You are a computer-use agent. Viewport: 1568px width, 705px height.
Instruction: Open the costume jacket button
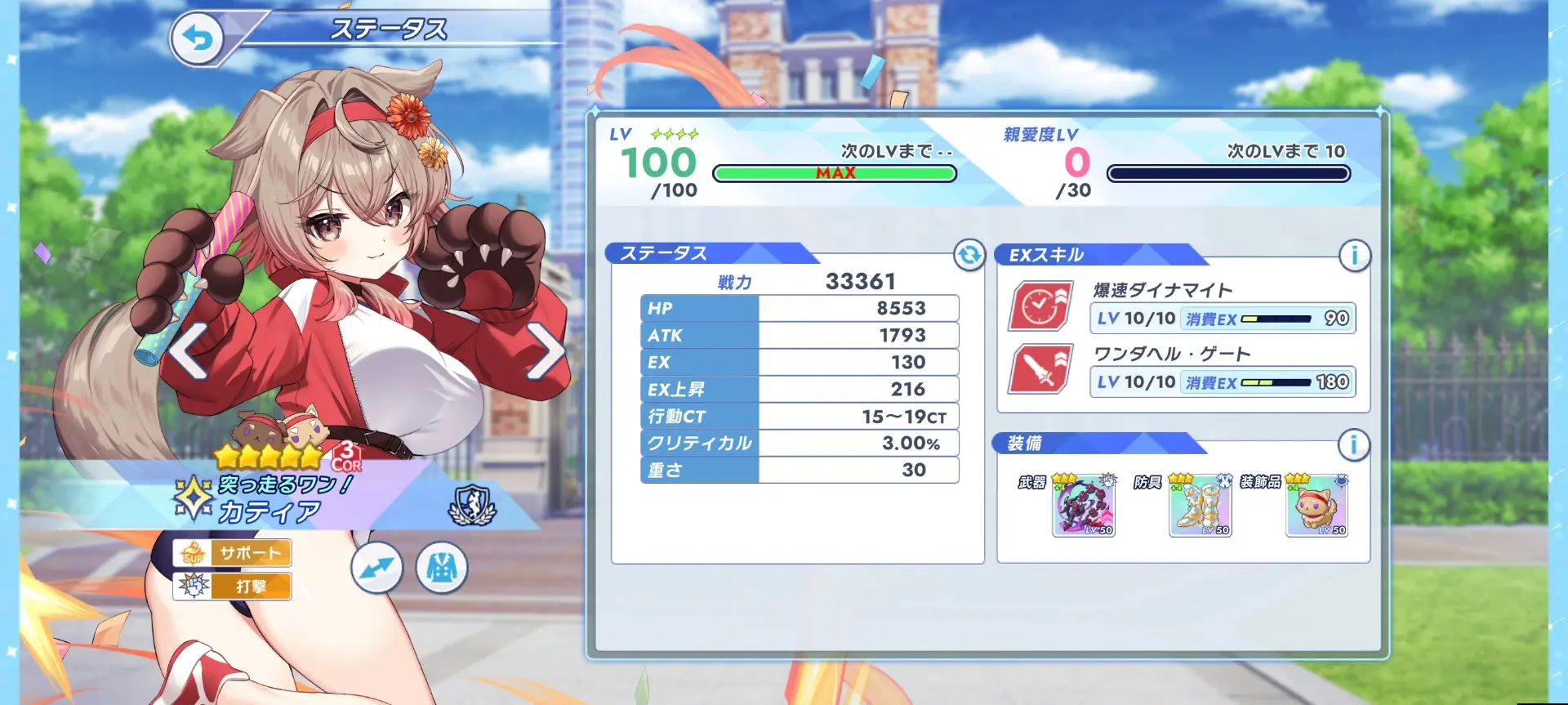coord(442,568)
